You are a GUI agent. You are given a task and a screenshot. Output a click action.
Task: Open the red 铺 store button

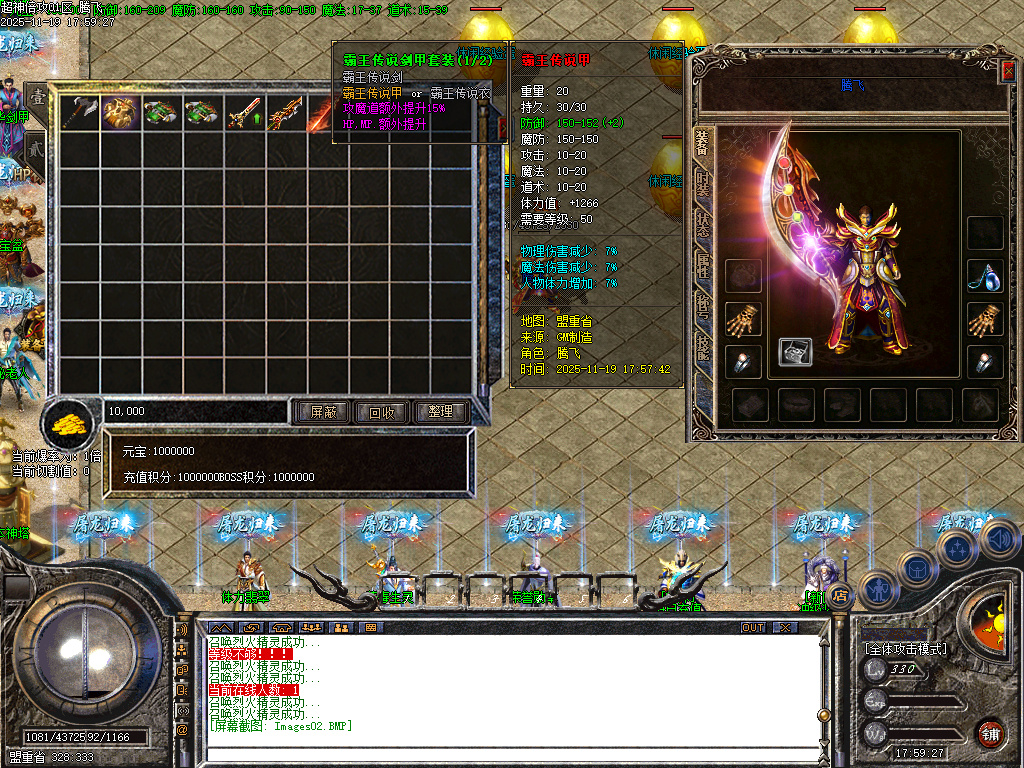pyautogui.click(x=990, y=733)
